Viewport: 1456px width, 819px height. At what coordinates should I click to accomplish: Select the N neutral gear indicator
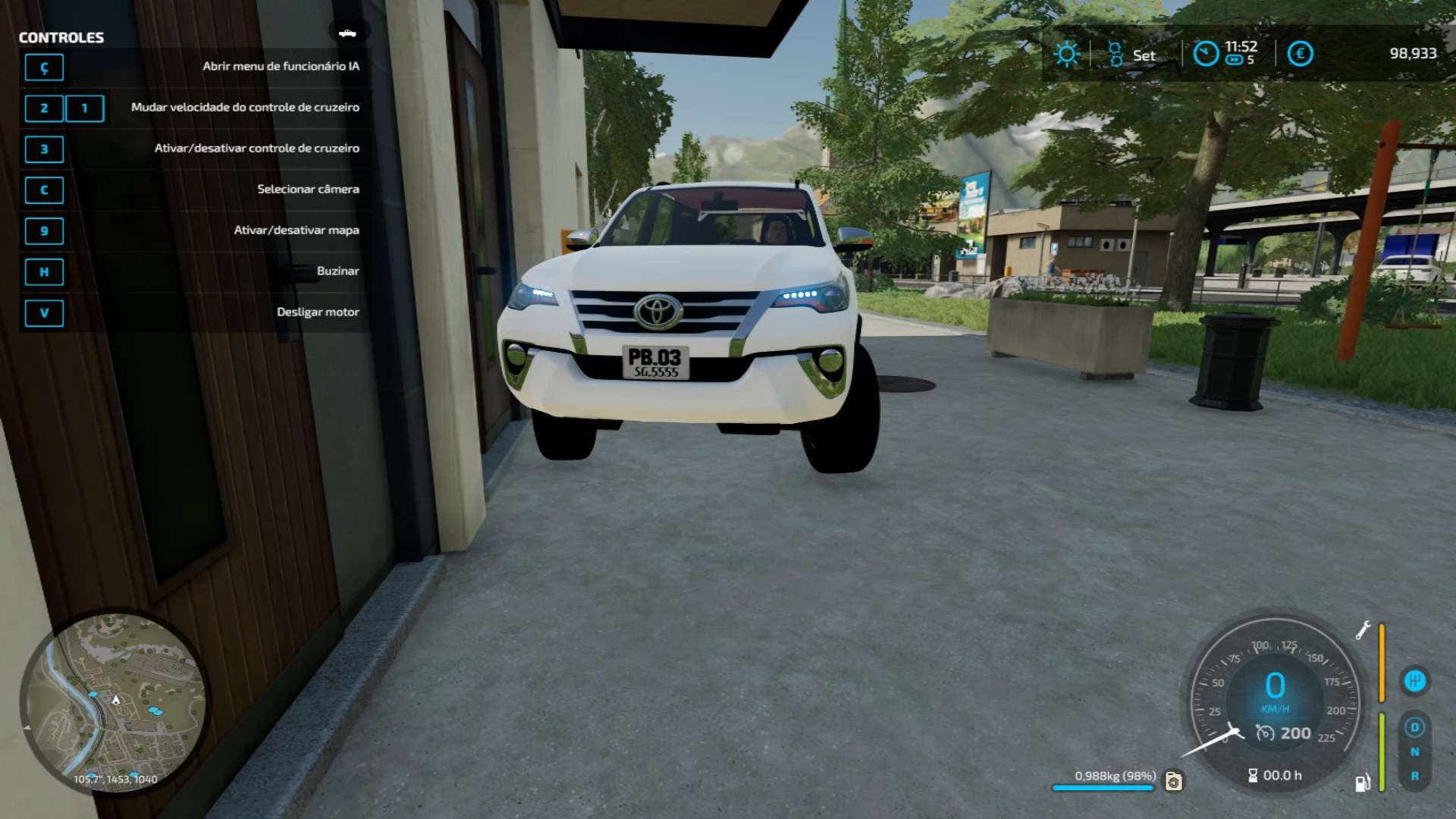pos(1414,752)
